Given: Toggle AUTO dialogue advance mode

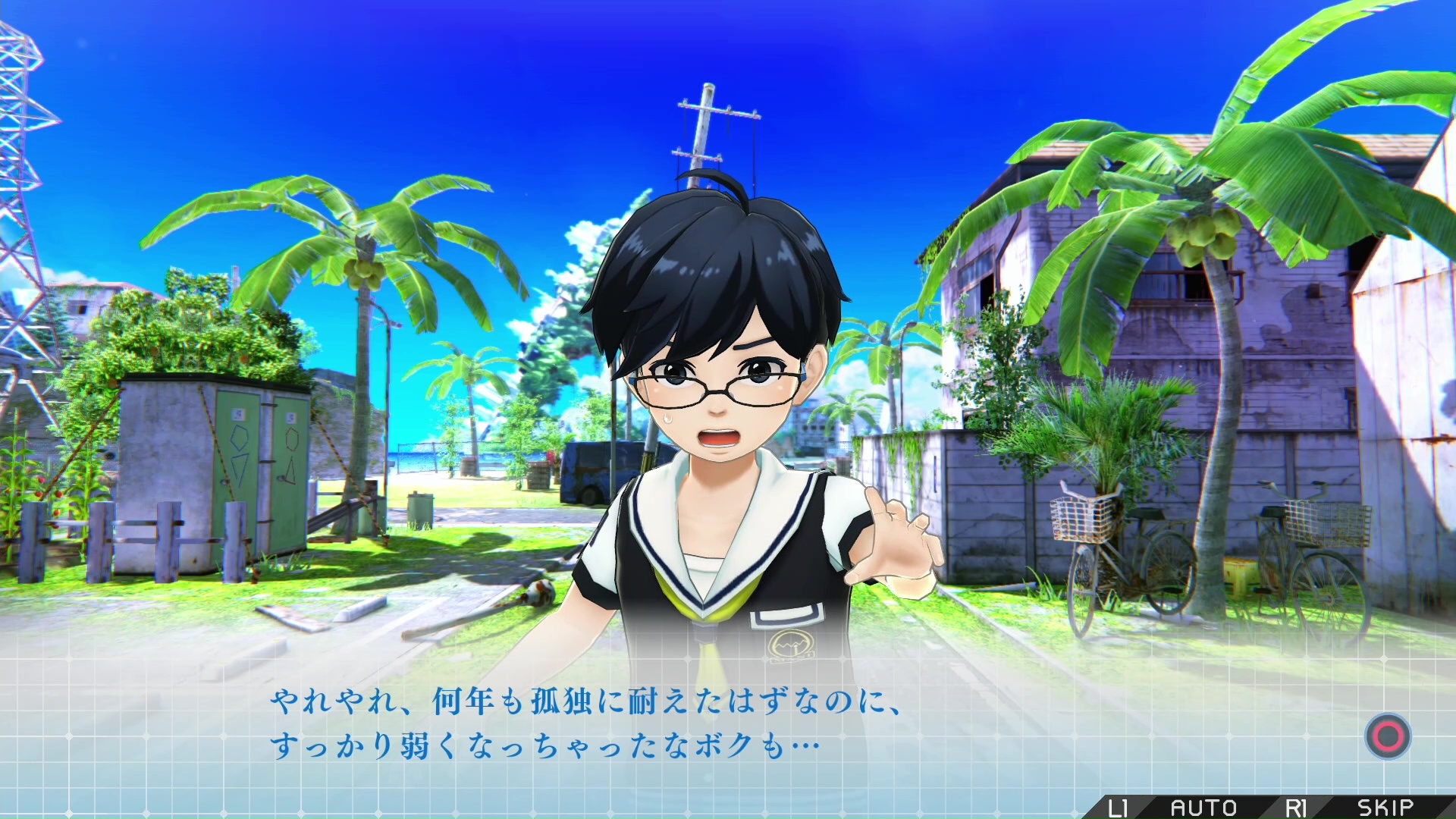Looking at the screenshot, I should coord(1203,808).
